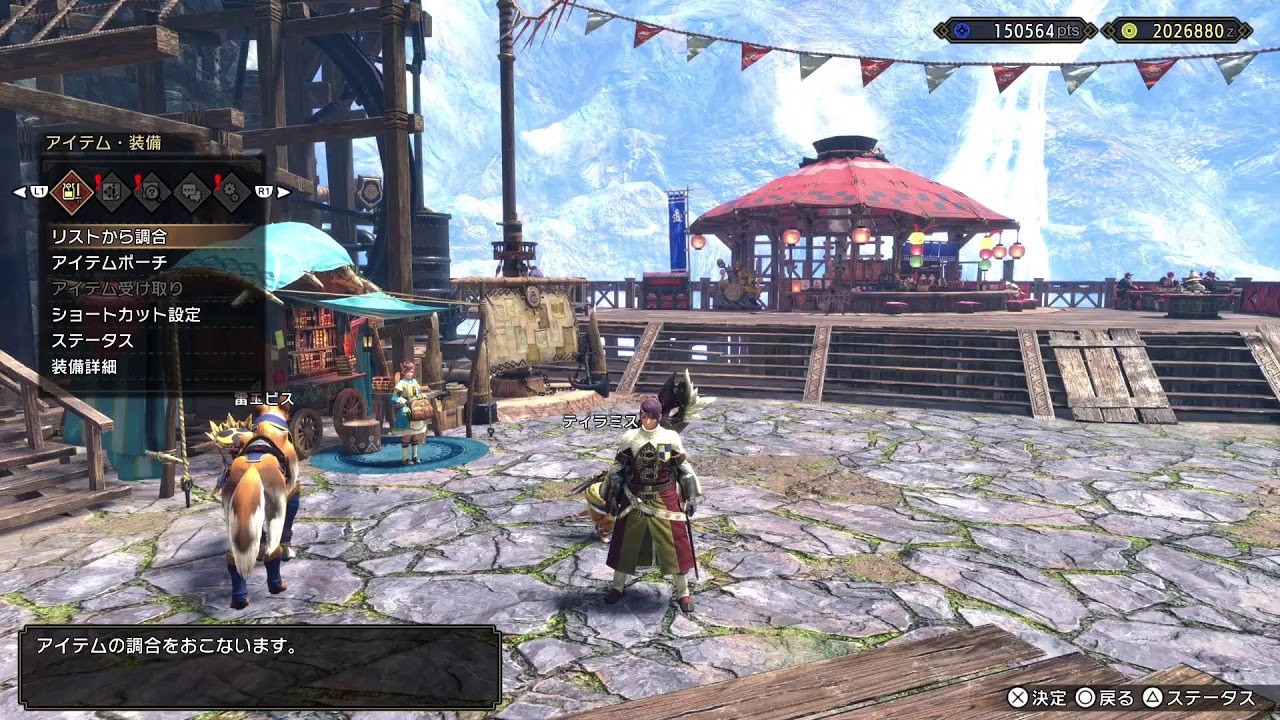The image size is (1280, 720).
Task: Open 装備詳細 equipment details
Action: 84,367
